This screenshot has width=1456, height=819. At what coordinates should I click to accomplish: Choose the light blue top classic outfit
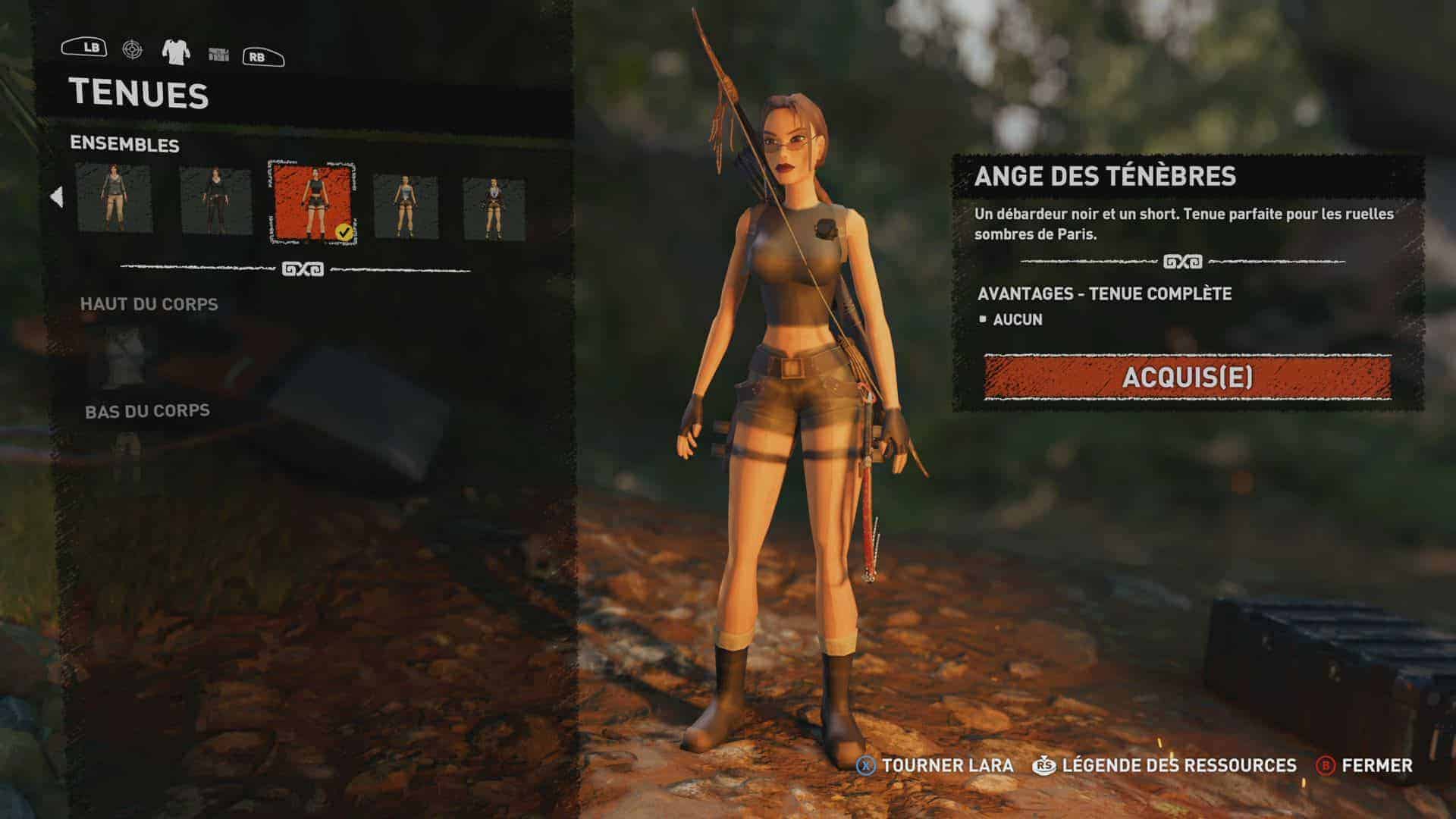pos(406,205)
